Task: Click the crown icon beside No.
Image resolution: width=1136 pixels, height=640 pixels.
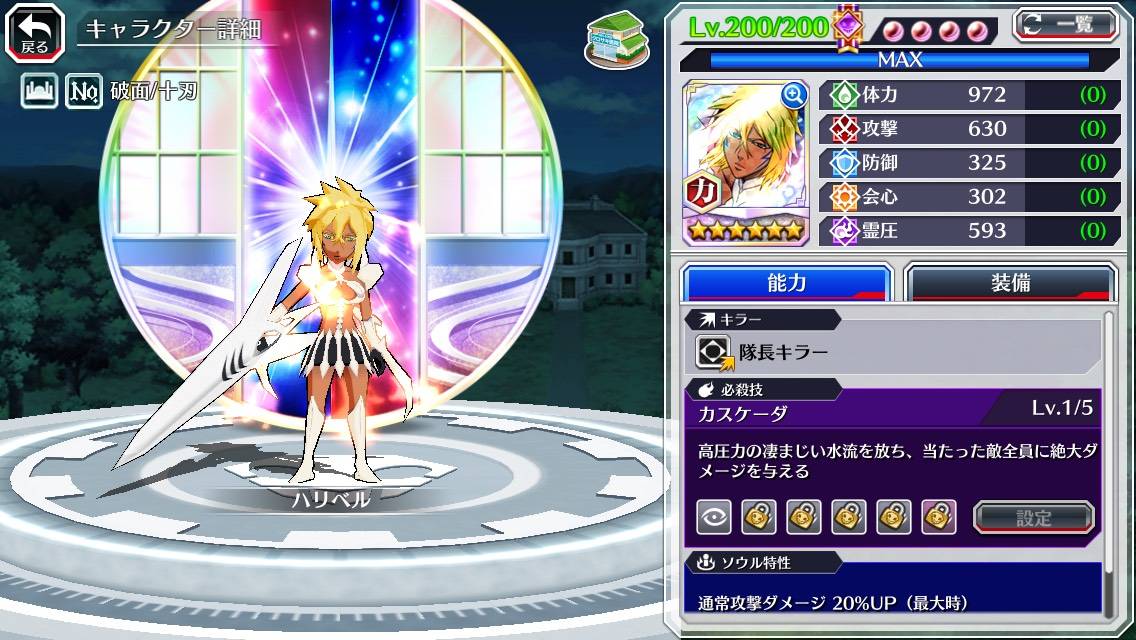Action: [x=38, y=93]
